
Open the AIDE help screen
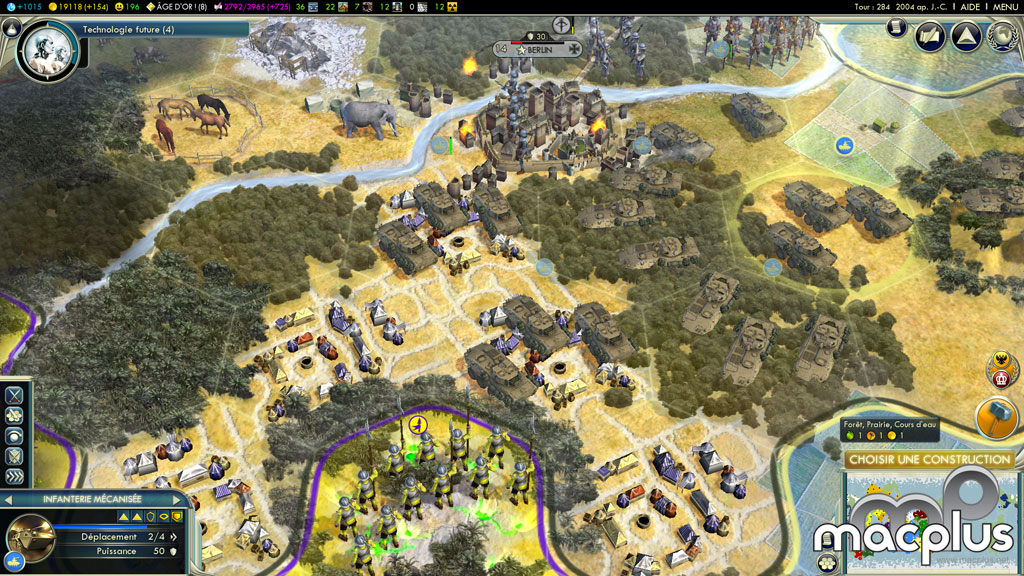[970, 7]
